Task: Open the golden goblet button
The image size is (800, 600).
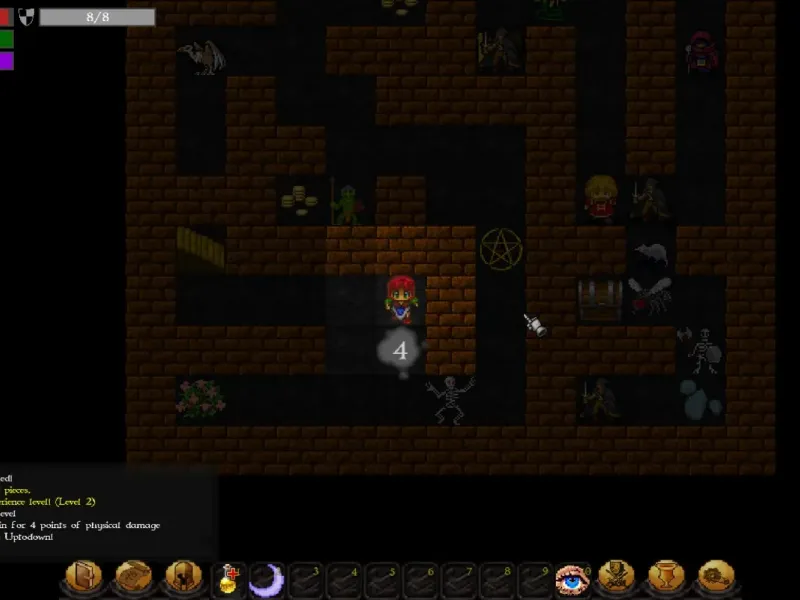Action: [x=664, y=578]
